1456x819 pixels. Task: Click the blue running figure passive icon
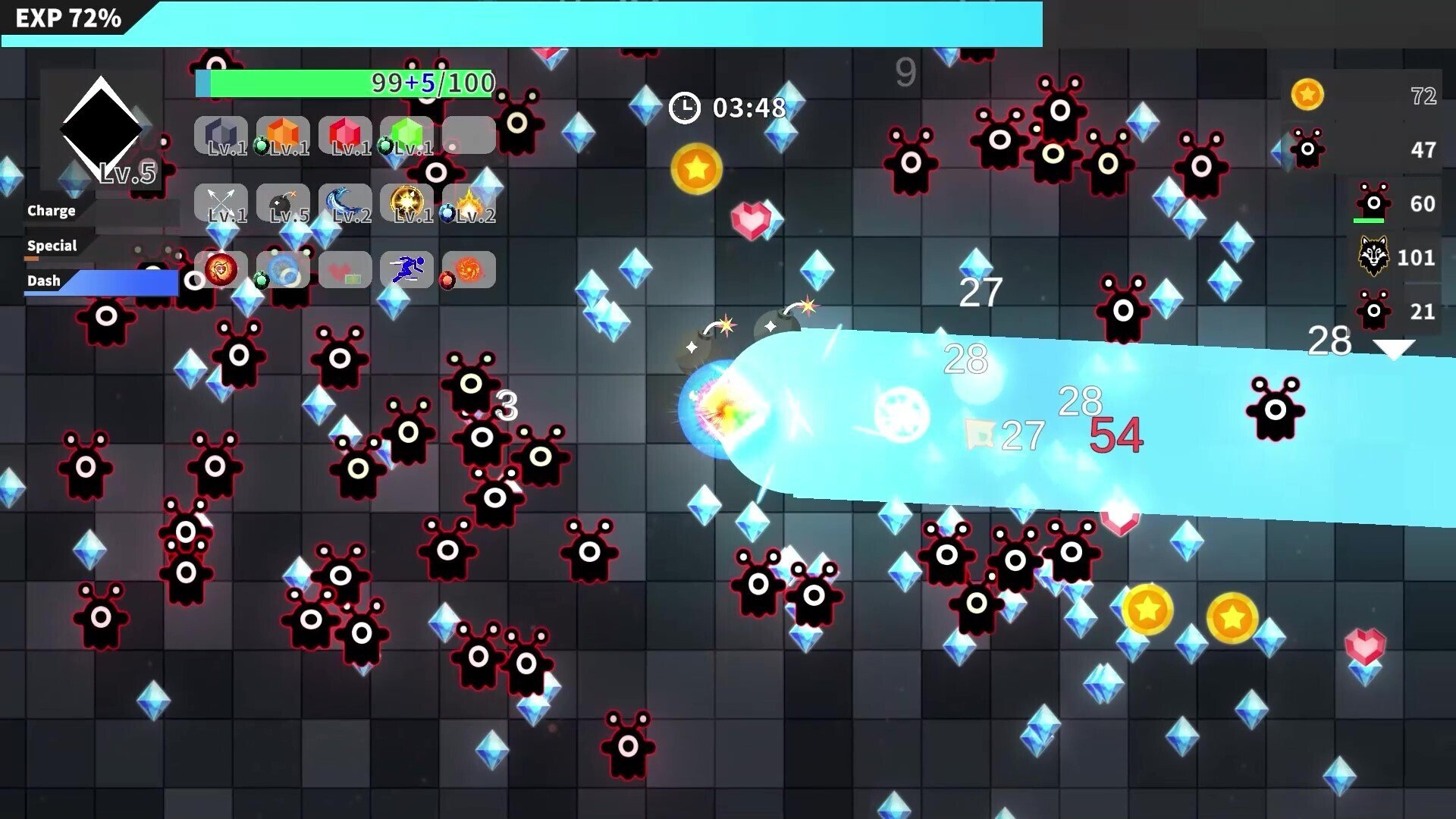pyautogui.click(x=407, y=269)
